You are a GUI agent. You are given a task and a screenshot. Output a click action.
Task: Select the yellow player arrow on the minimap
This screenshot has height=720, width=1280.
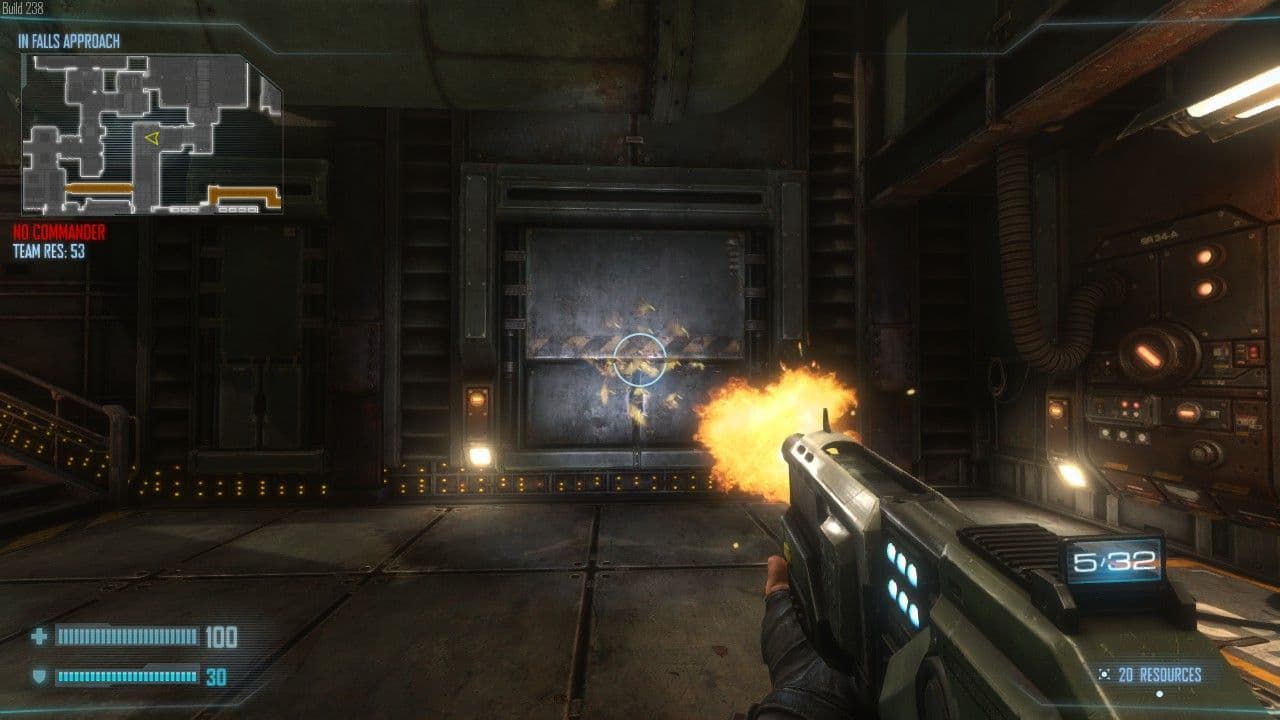[x=152, y=138]
